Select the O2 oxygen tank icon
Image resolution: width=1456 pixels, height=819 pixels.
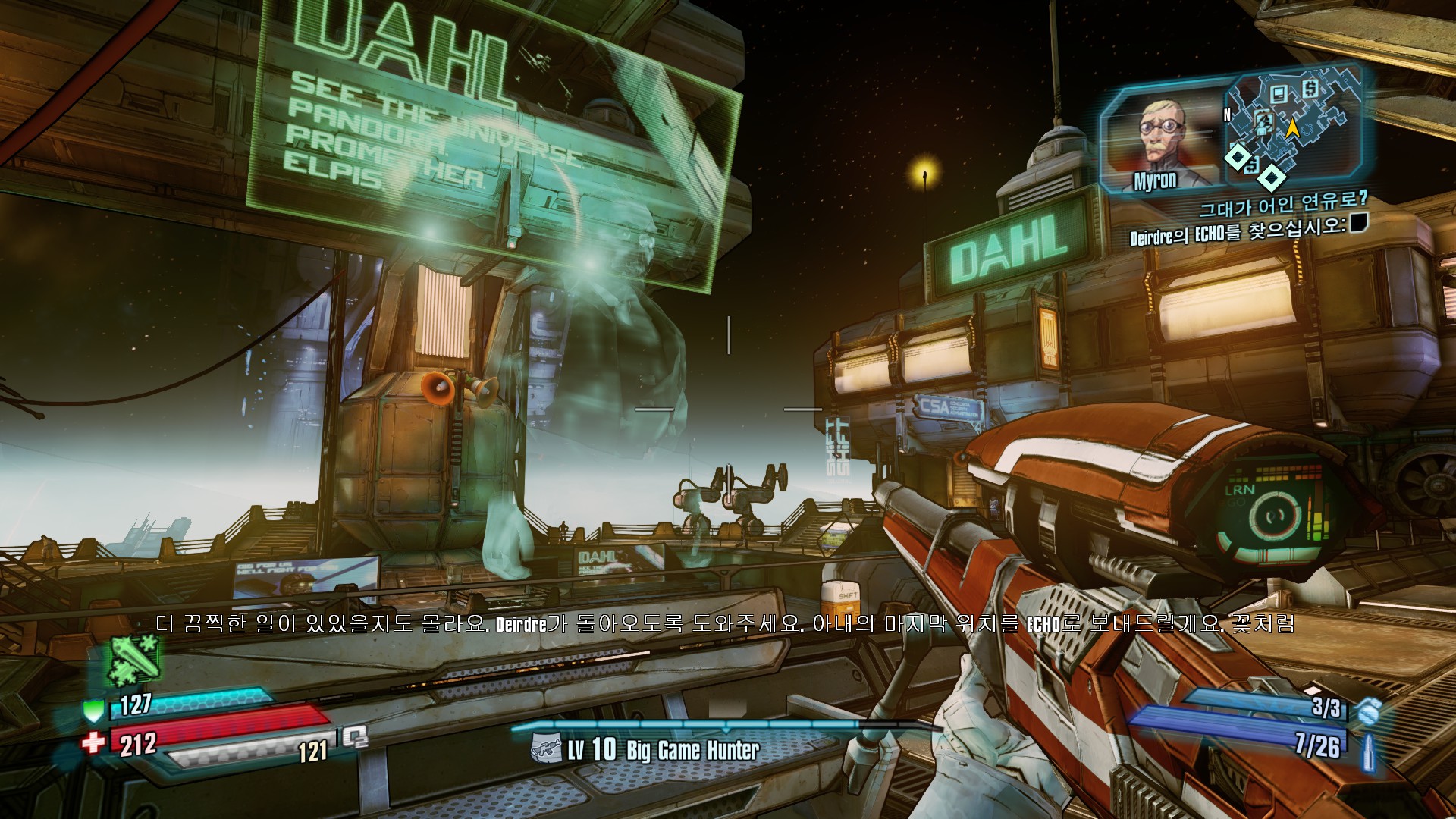click(355, 736)
